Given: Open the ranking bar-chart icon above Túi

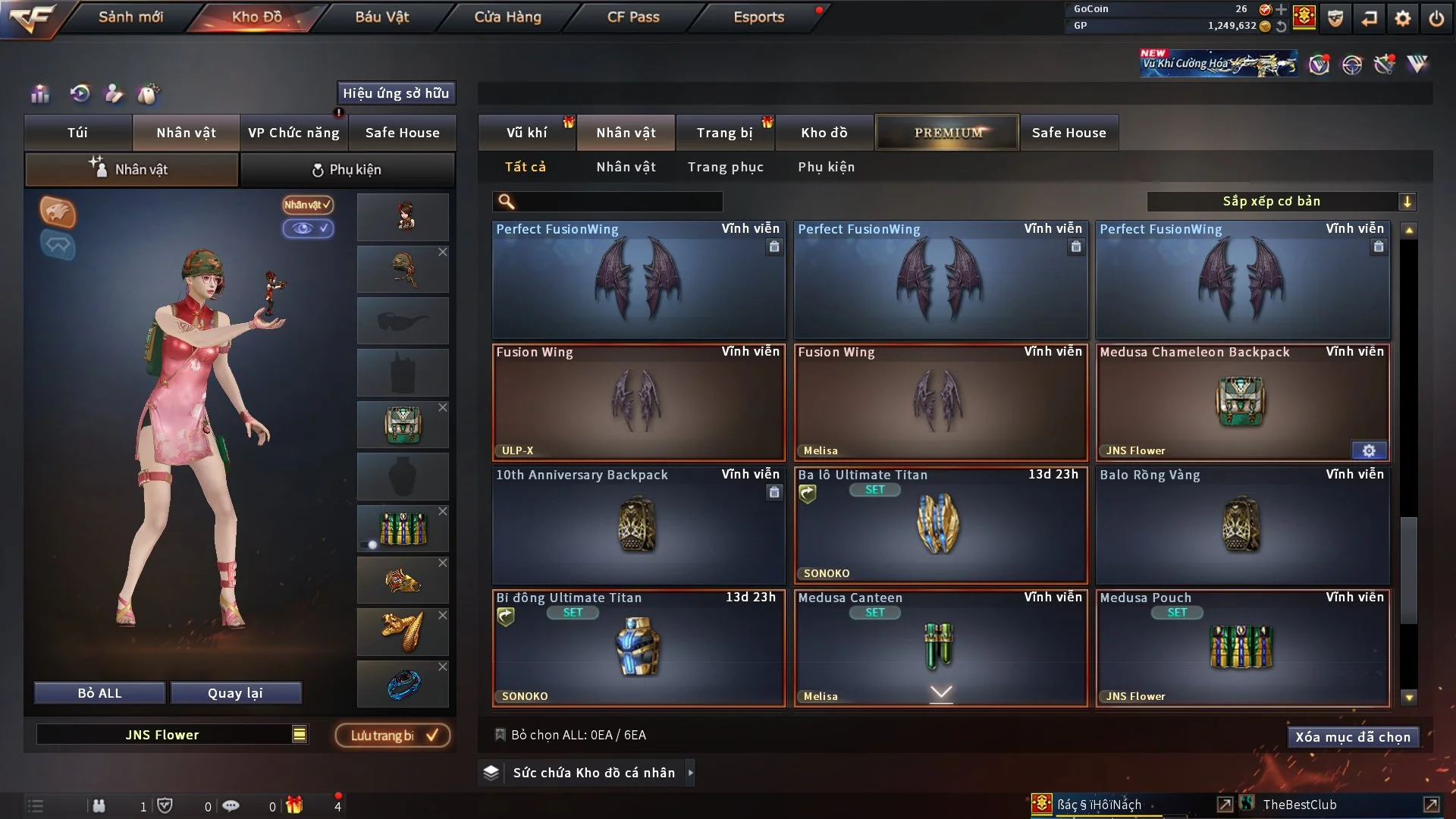Looking at the screenshot, I should click(39, 94).
